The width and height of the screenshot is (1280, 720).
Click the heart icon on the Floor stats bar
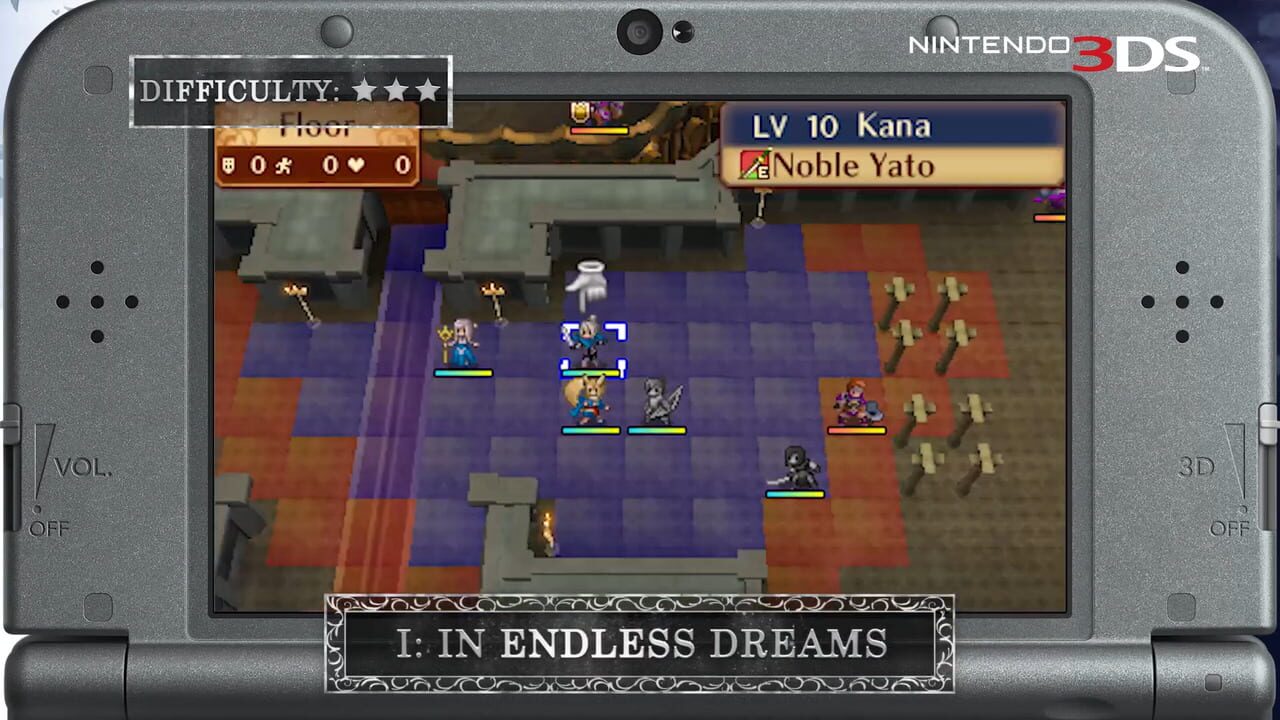click(x=355, y=165)
